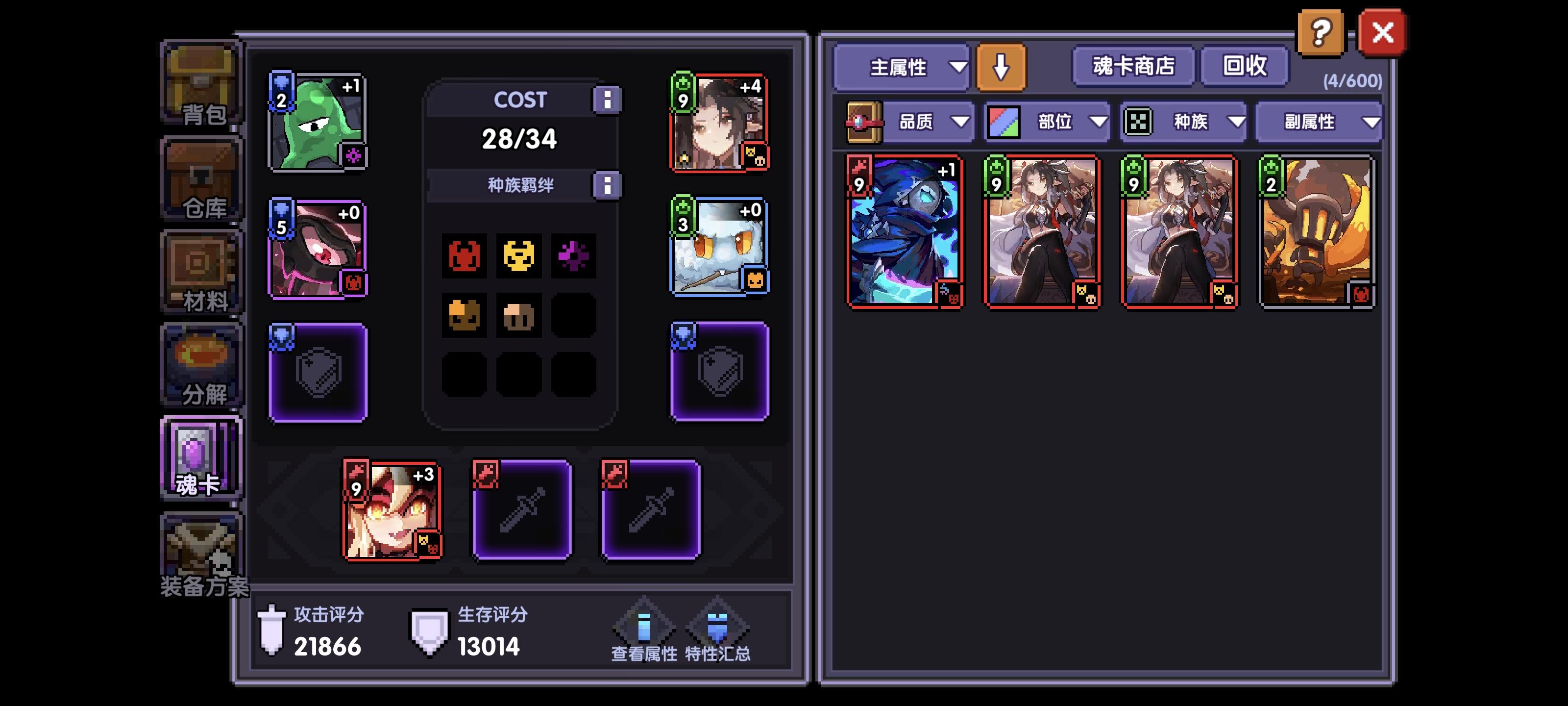This screenshot has width=1568, height=706.
Task: Toggle the 种族羁绊 bond info indicator
Action: tap(608, 186)
